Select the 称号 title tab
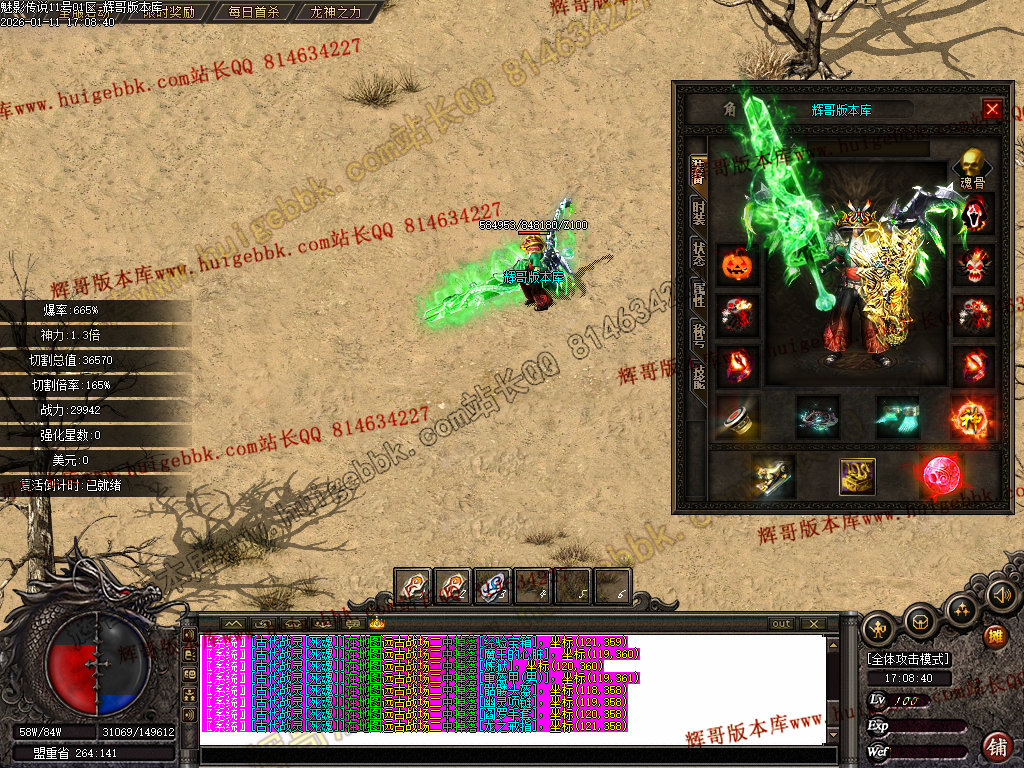 point(699,335)
